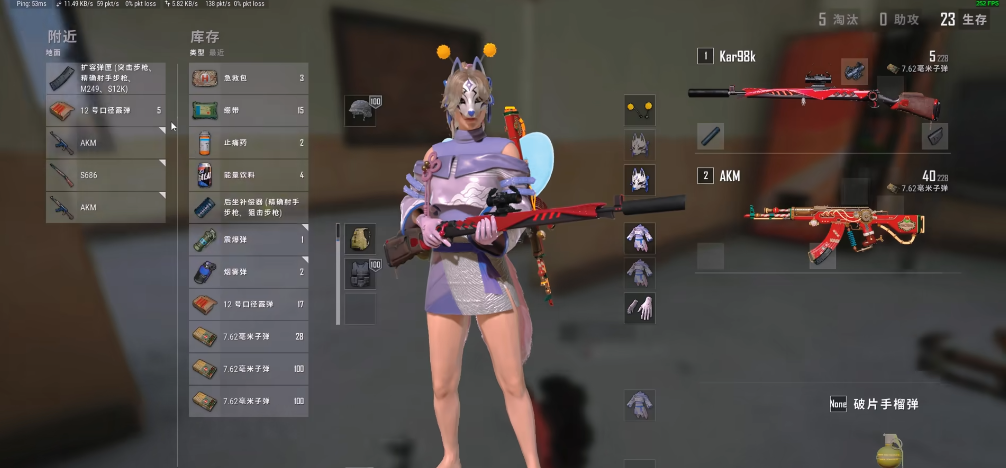Click the energy drink (能量饮料) row
Screen dimensions: 1006x468
(248, 174)
